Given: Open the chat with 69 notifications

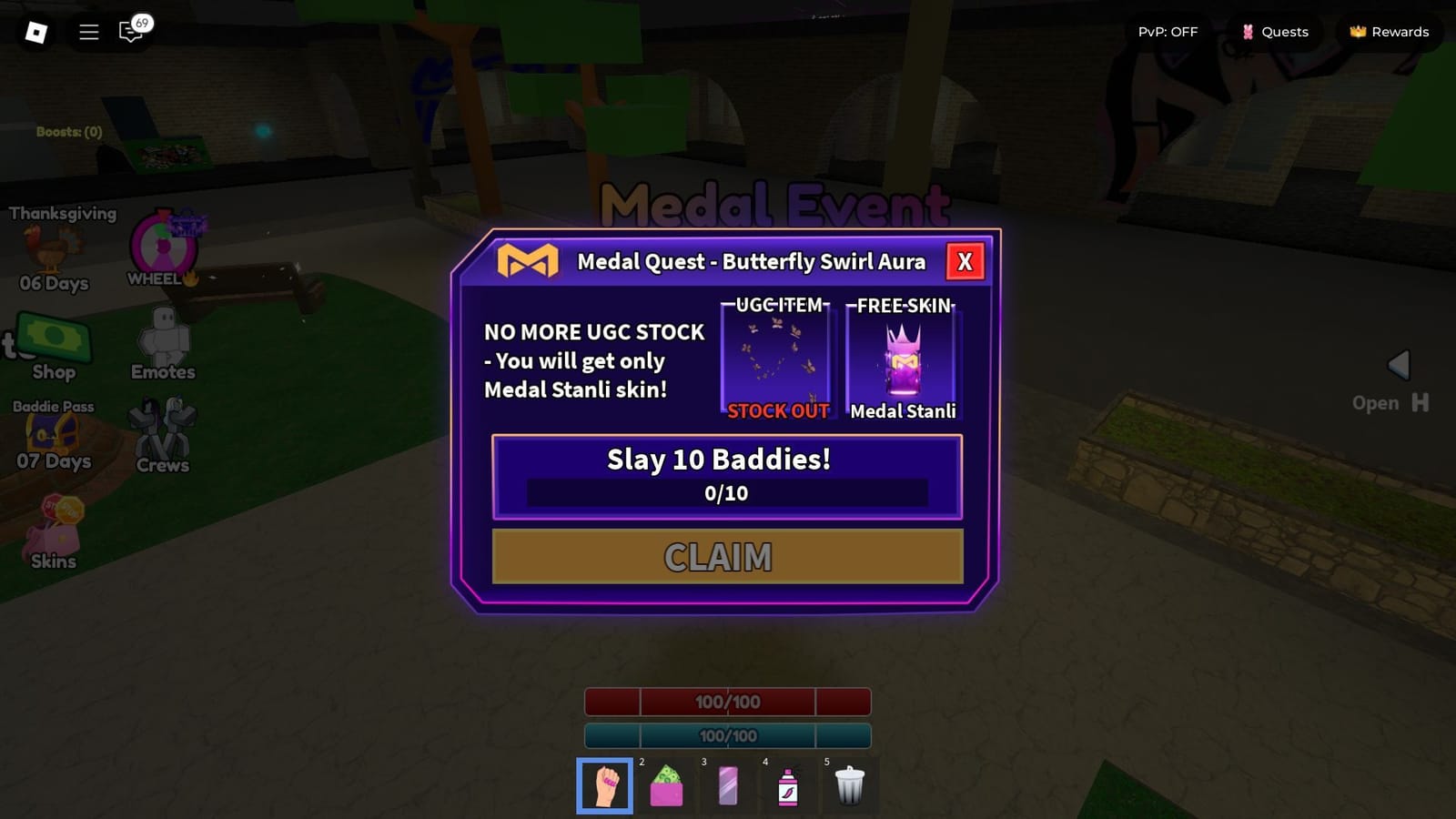Looking at the screenshot, I should (x=132, y=33).
